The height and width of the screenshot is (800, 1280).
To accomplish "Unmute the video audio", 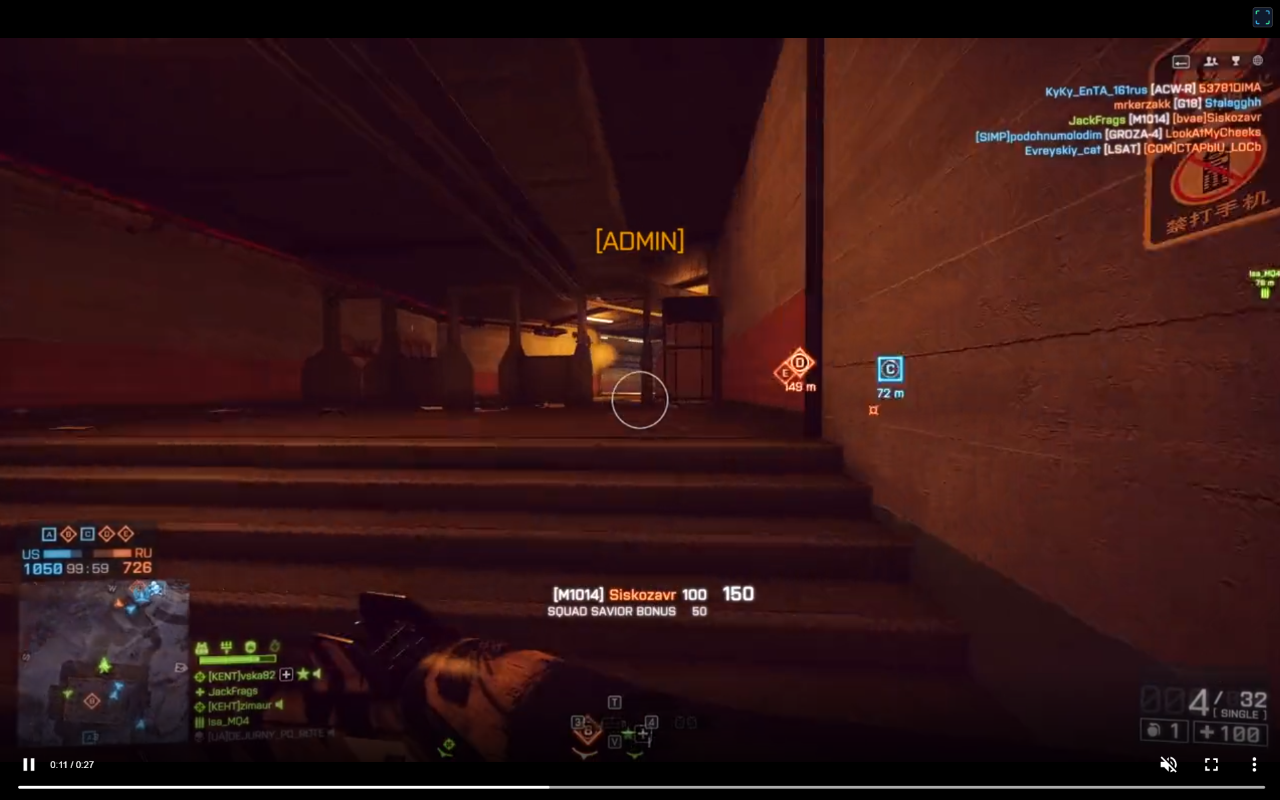I will pos(1168,764).
